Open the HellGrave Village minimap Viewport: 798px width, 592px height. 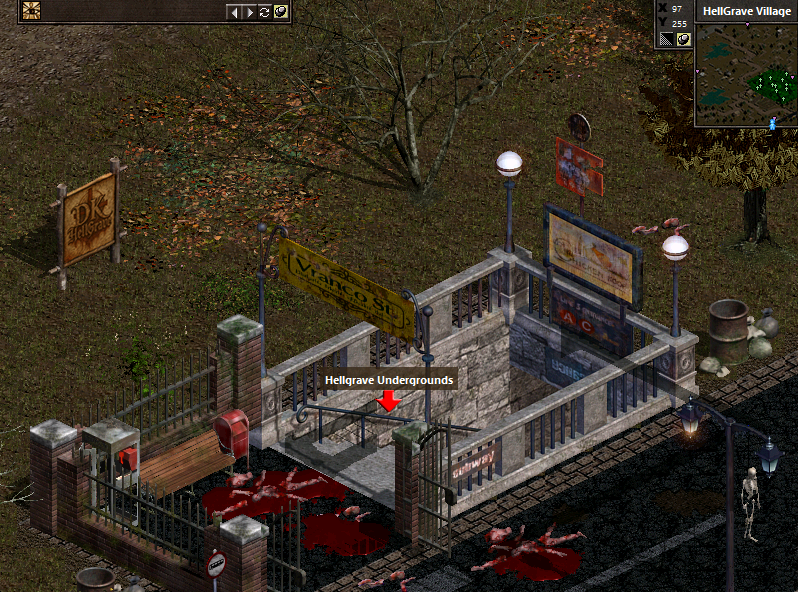(x=745, y=75)
